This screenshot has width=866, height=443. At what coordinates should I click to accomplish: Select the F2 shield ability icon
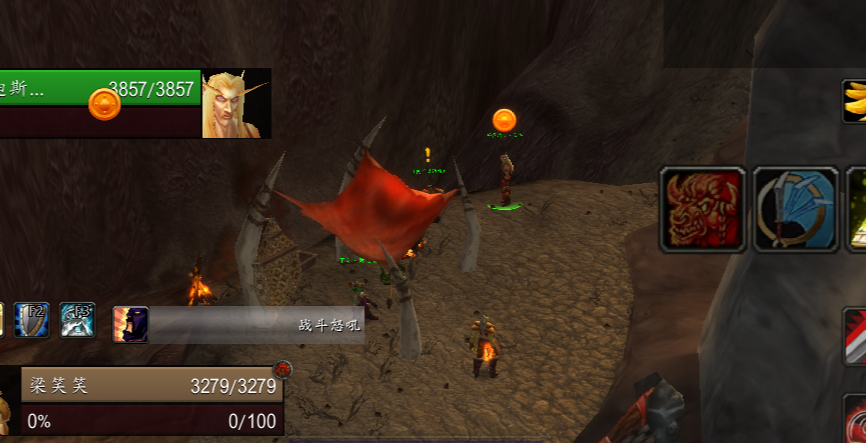32,320
